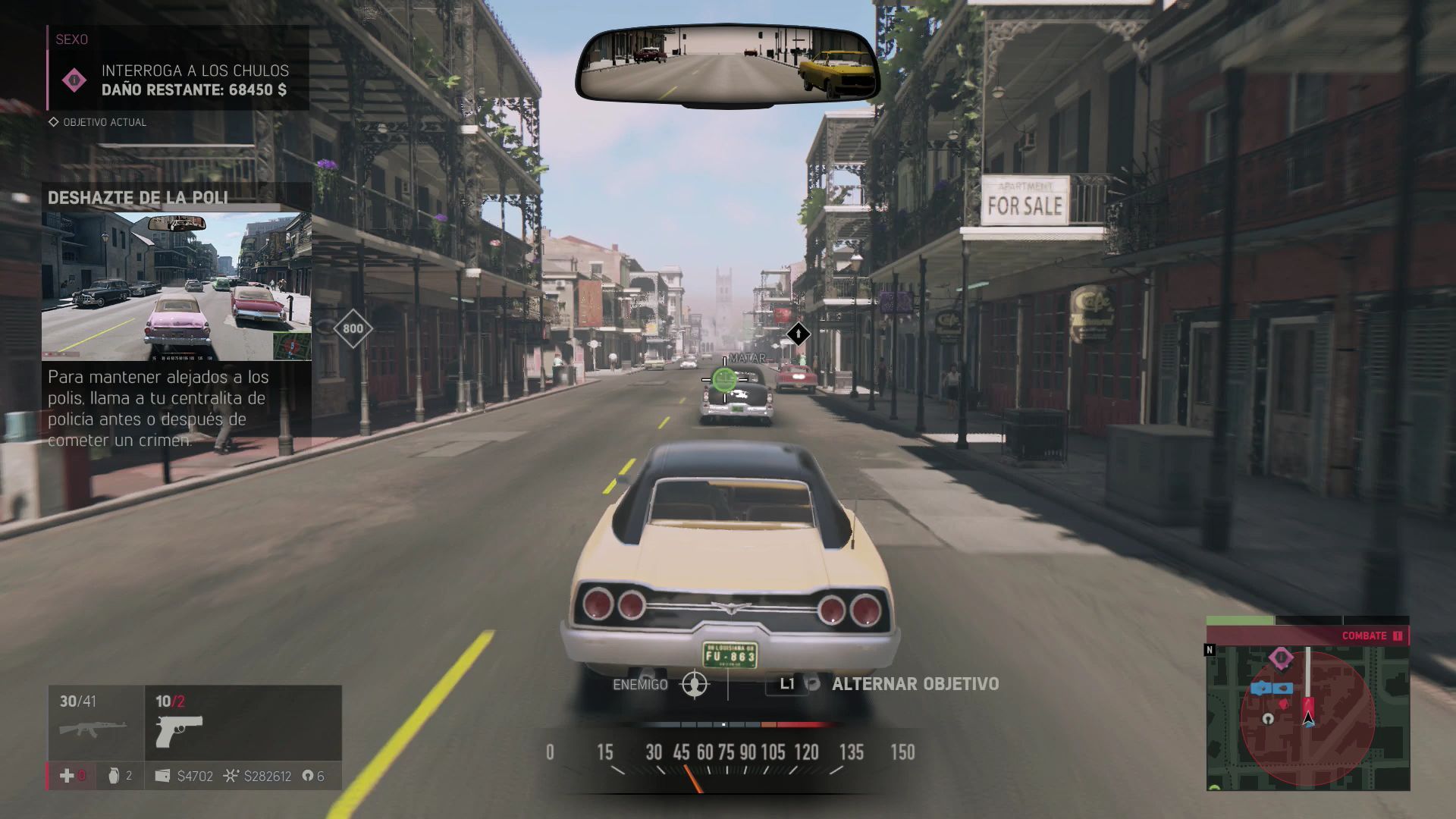Click the black arrow waypoint diamond
This screenshot has width=1456, height=819.
[x=798, y=334]
